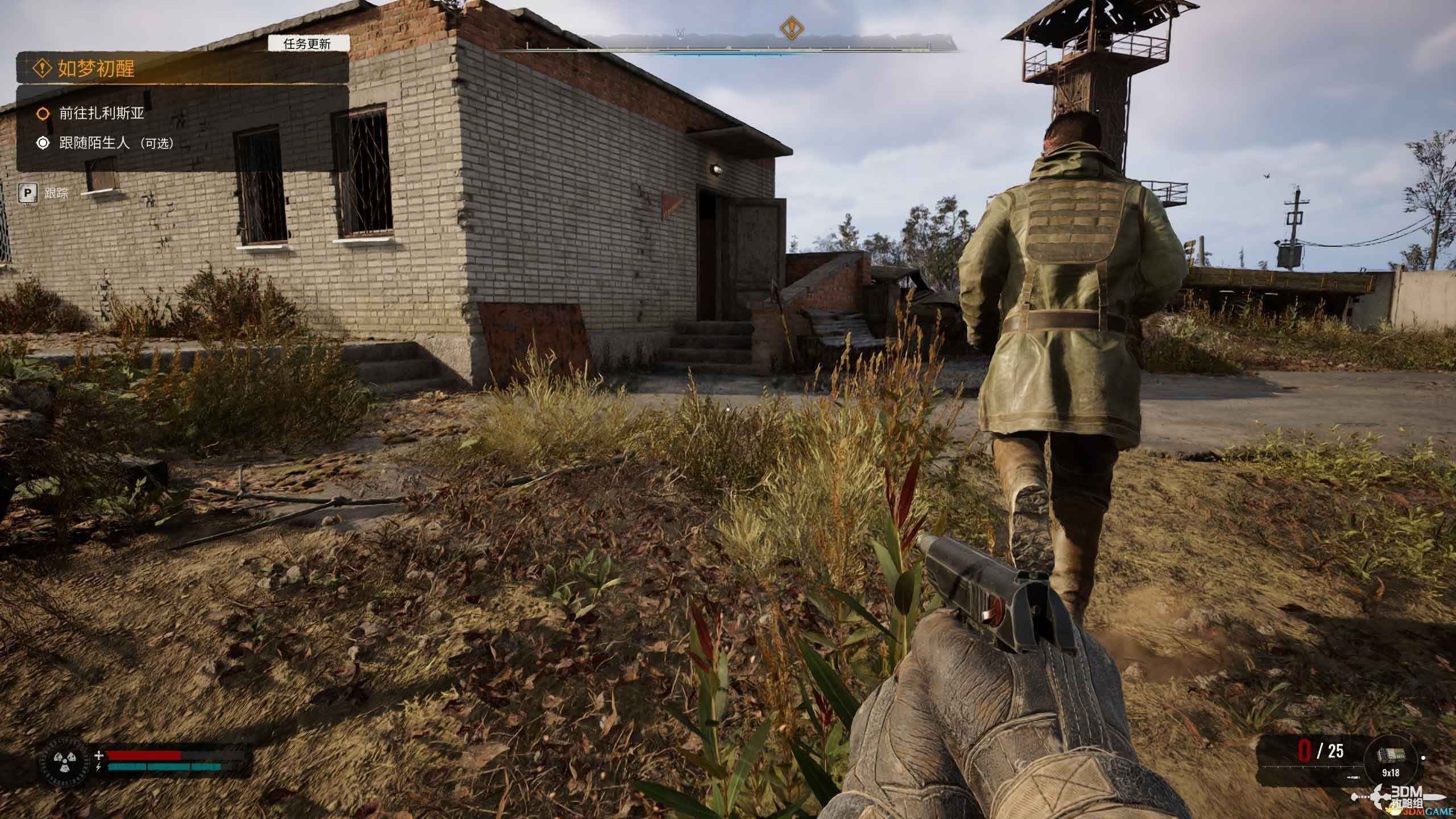Screen dimensions: 1456x819
Task: Click the 前往扎利斯亚 objective
Action: 101,113
